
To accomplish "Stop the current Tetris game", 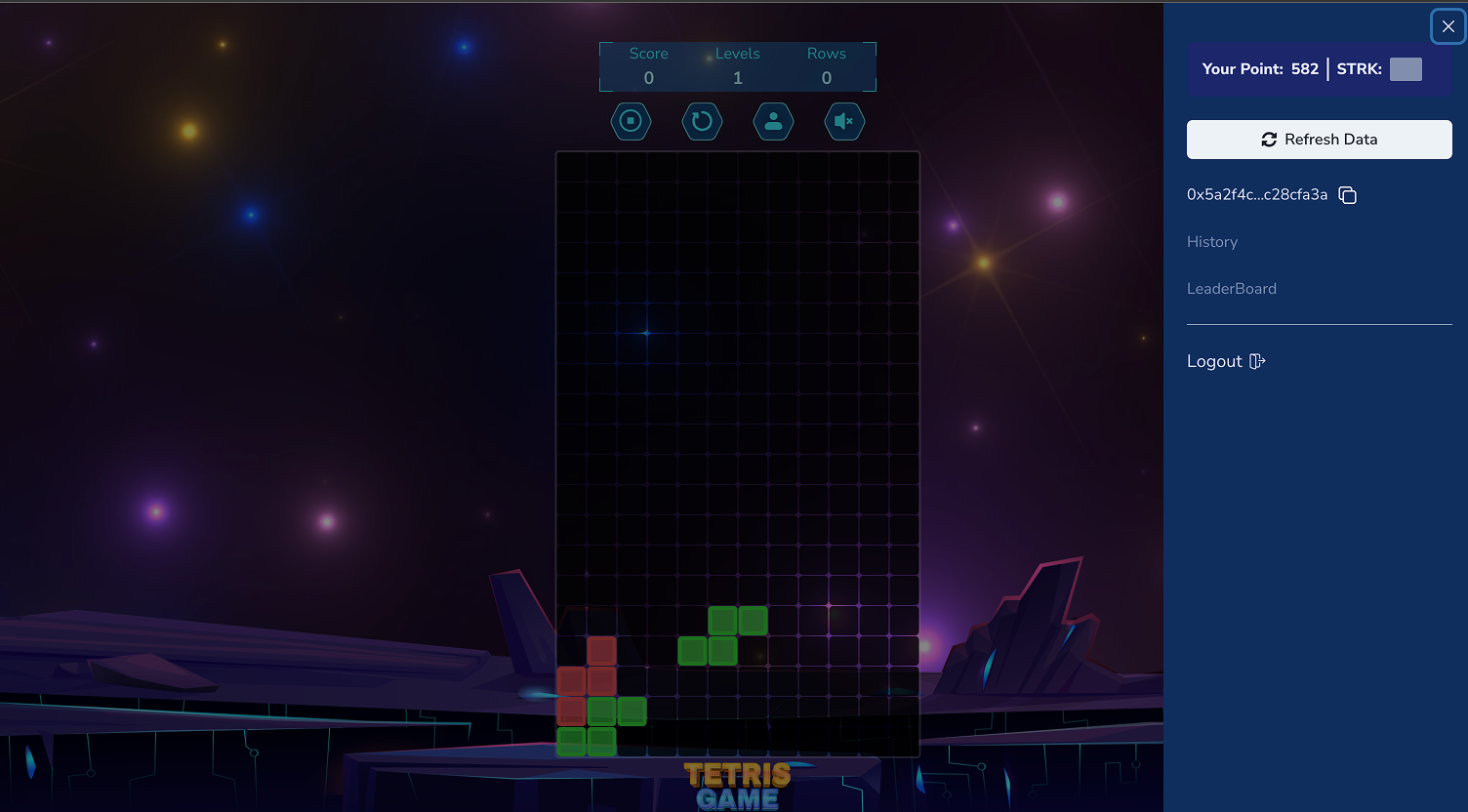I will coord(631,121).
